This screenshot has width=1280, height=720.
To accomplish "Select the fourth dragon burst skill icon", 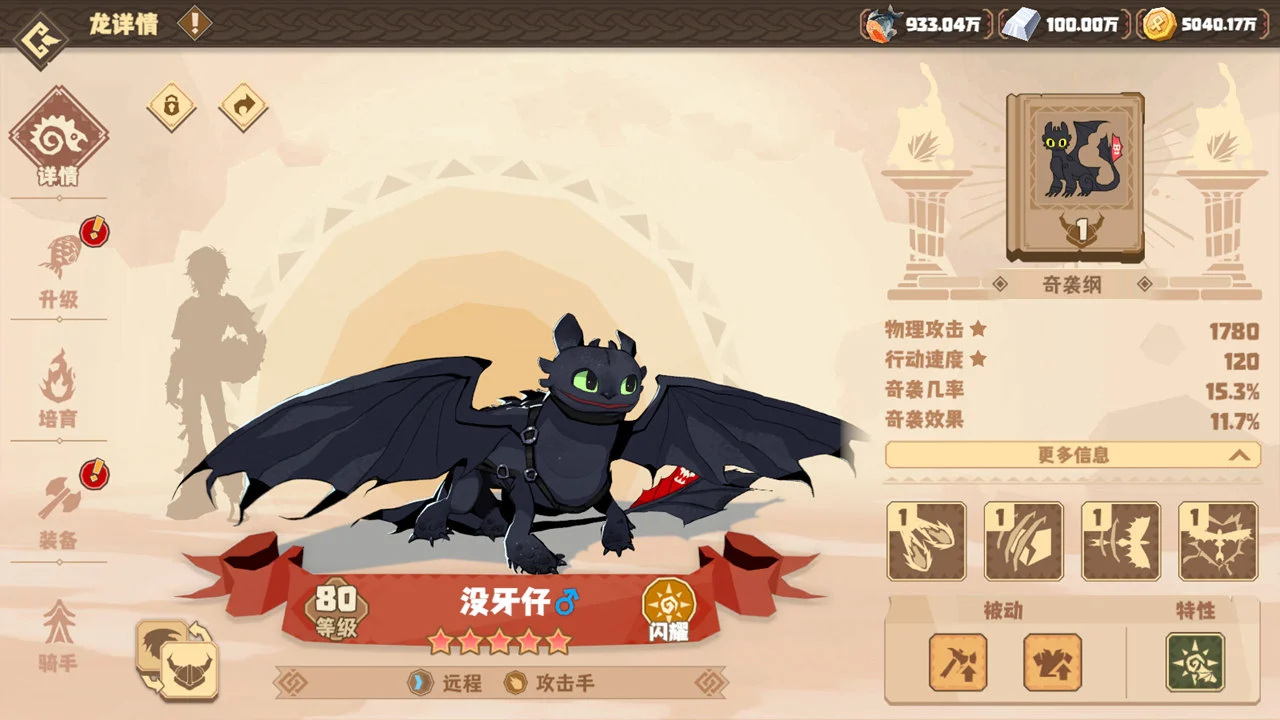I will coord(1218,541).
